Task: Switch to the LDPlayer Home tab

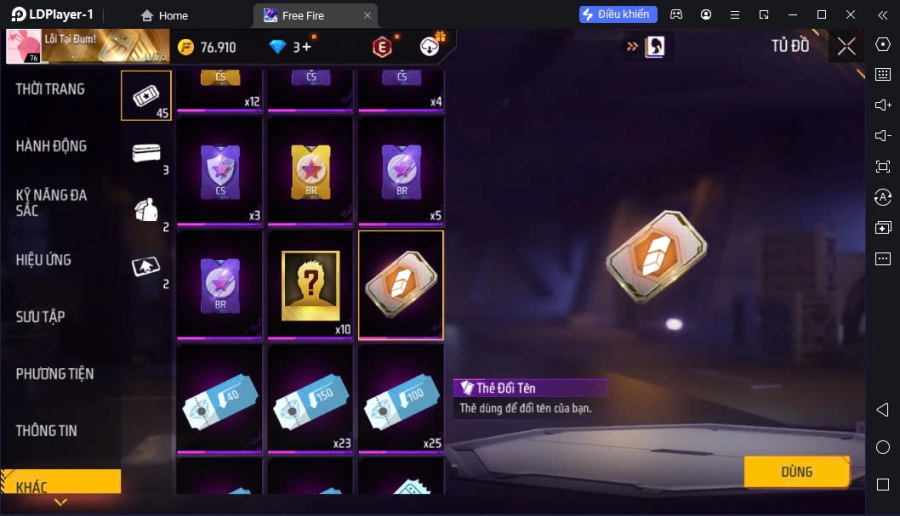Action: [164, 15]
